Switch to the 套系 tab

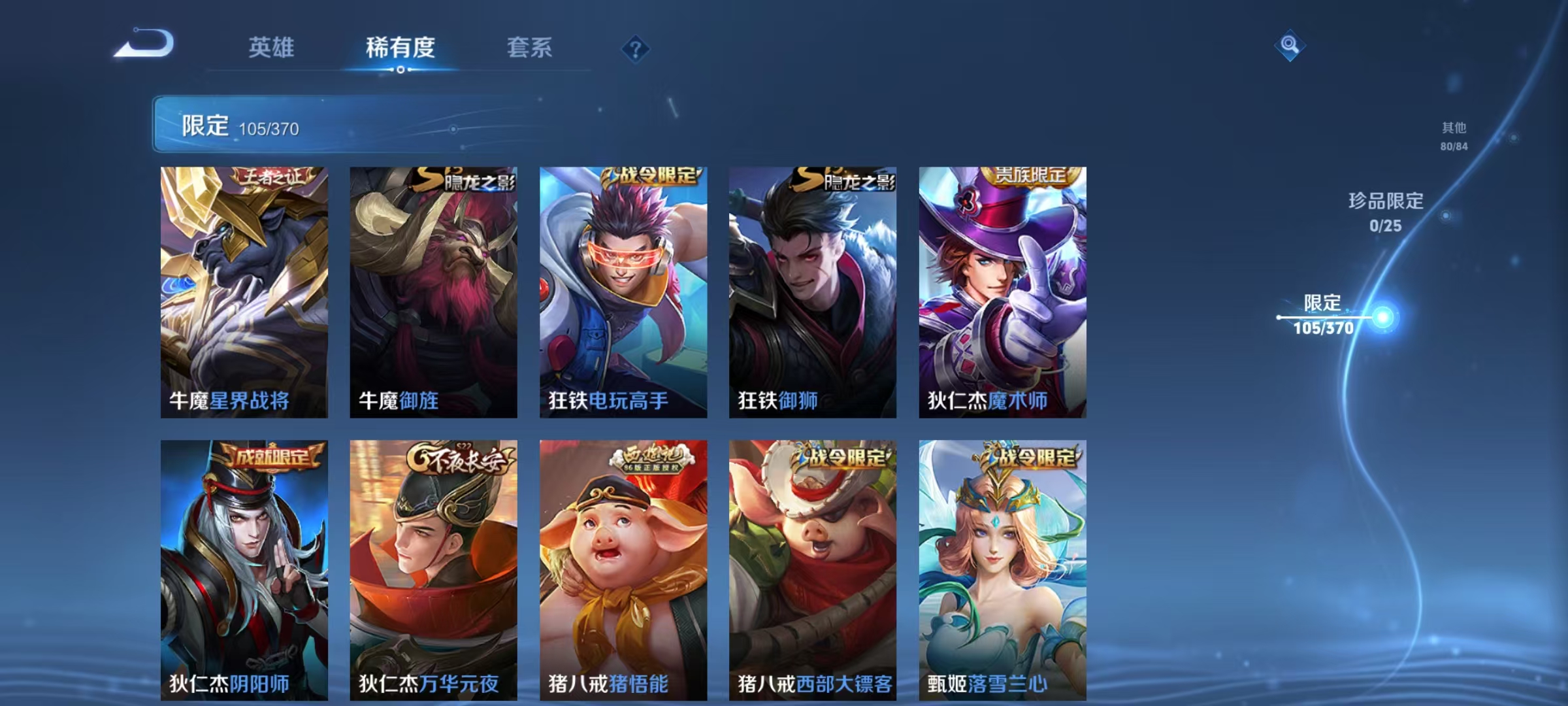point(531,48)
